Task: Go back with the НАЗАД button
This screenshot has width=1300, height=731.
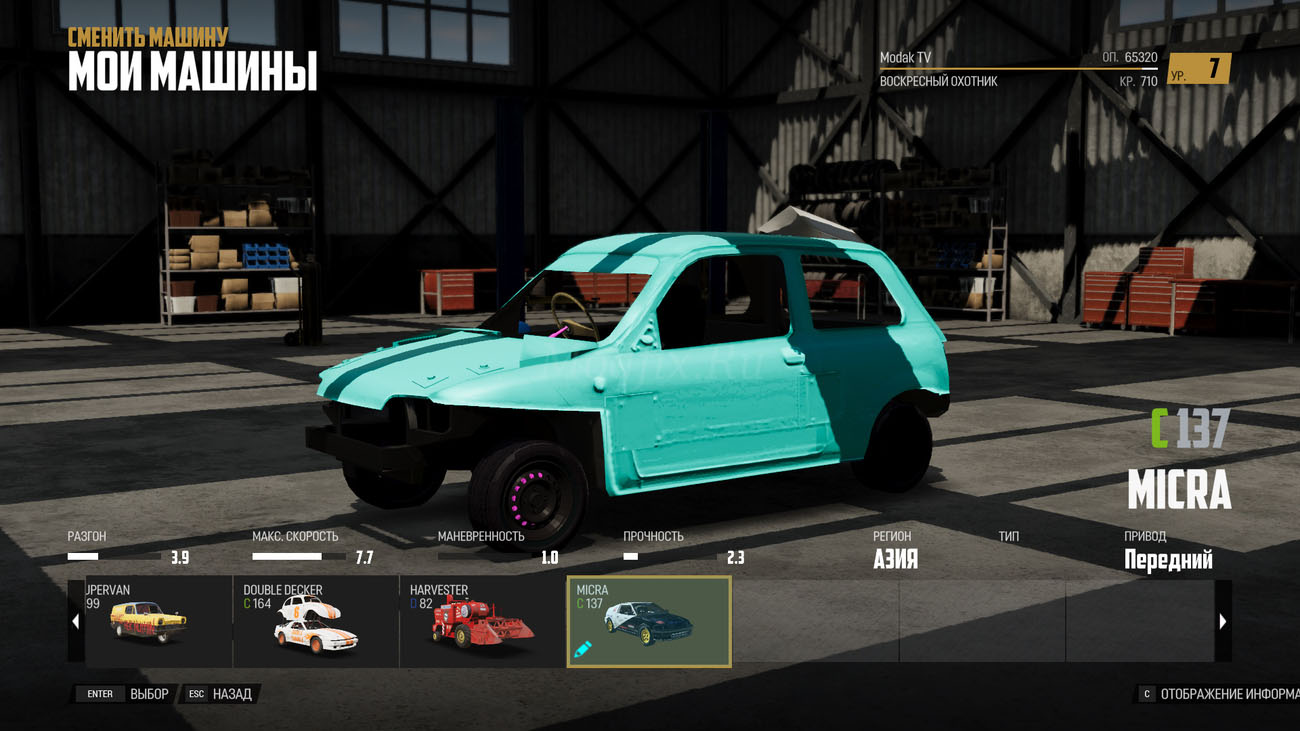Action: click(x=220, y=694)
